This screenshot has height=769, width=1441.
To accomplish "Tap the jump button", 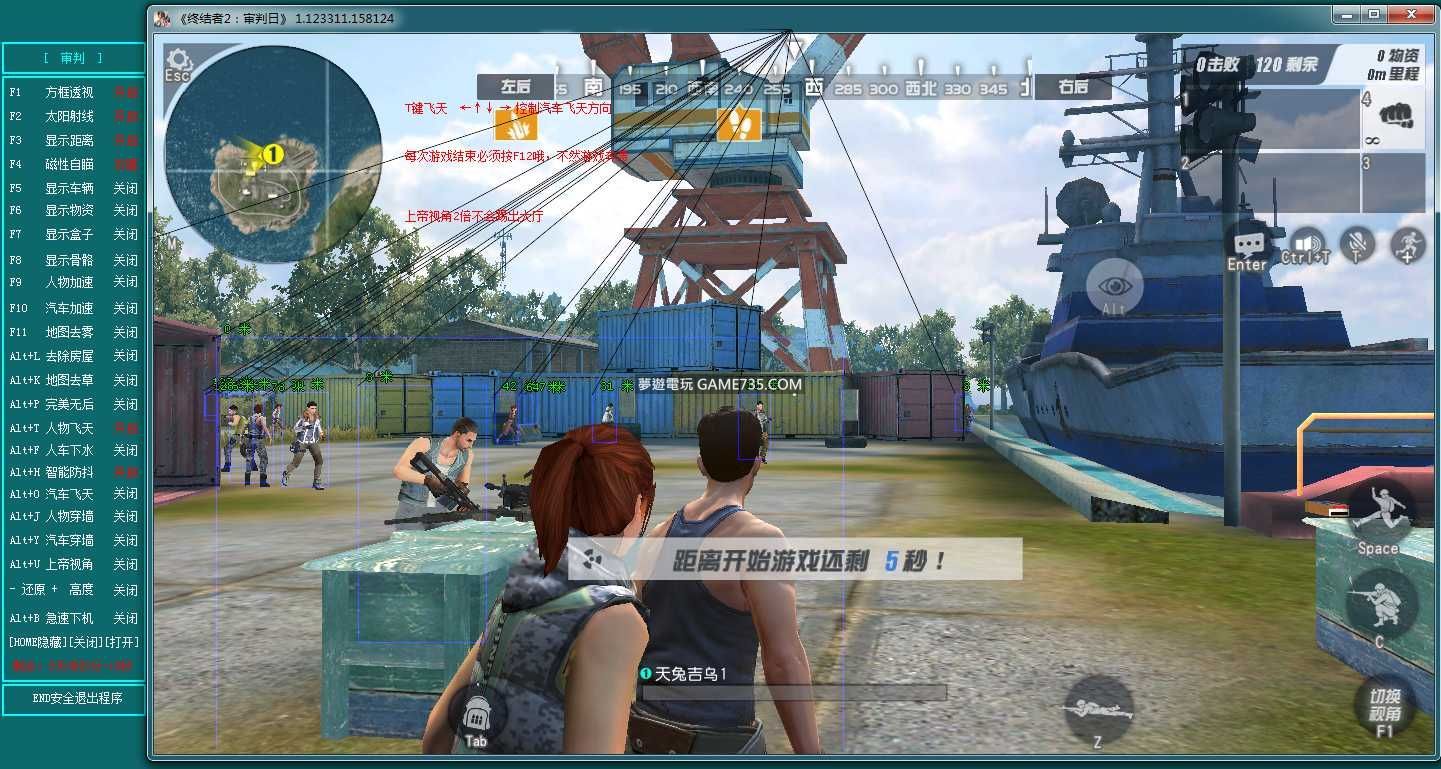I will click(1378, 513).
